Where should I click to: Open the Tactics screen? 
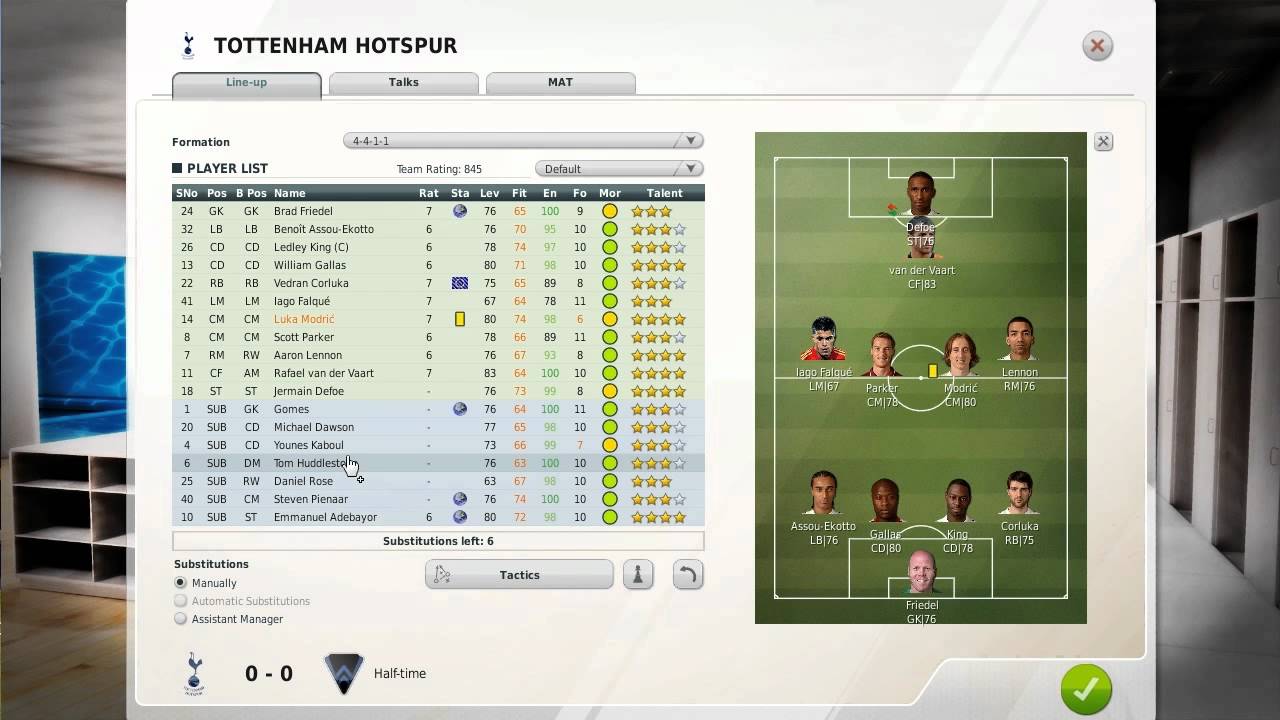coord(519,575)
